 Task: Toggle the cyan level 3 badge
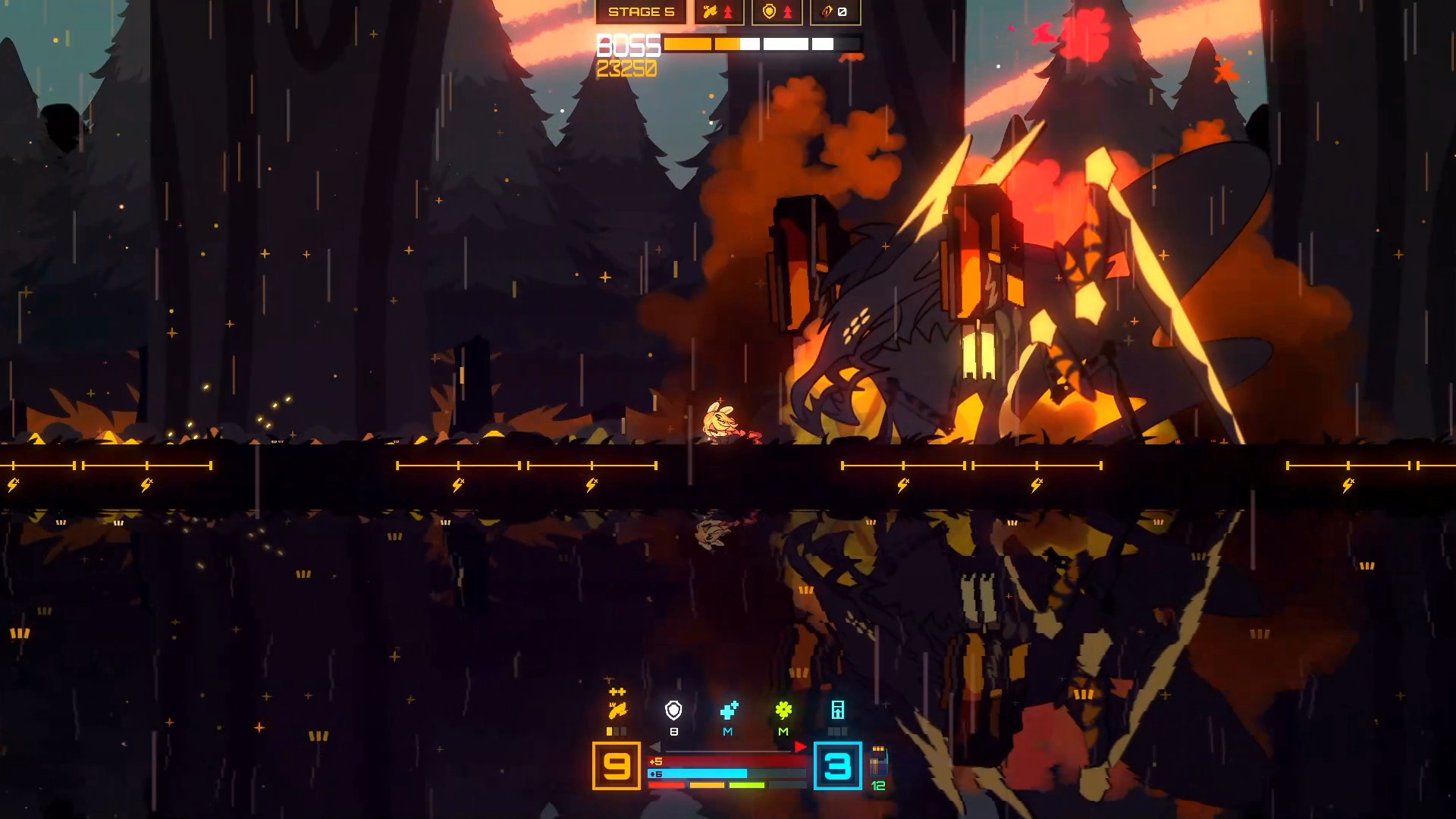tap(838, 767)
